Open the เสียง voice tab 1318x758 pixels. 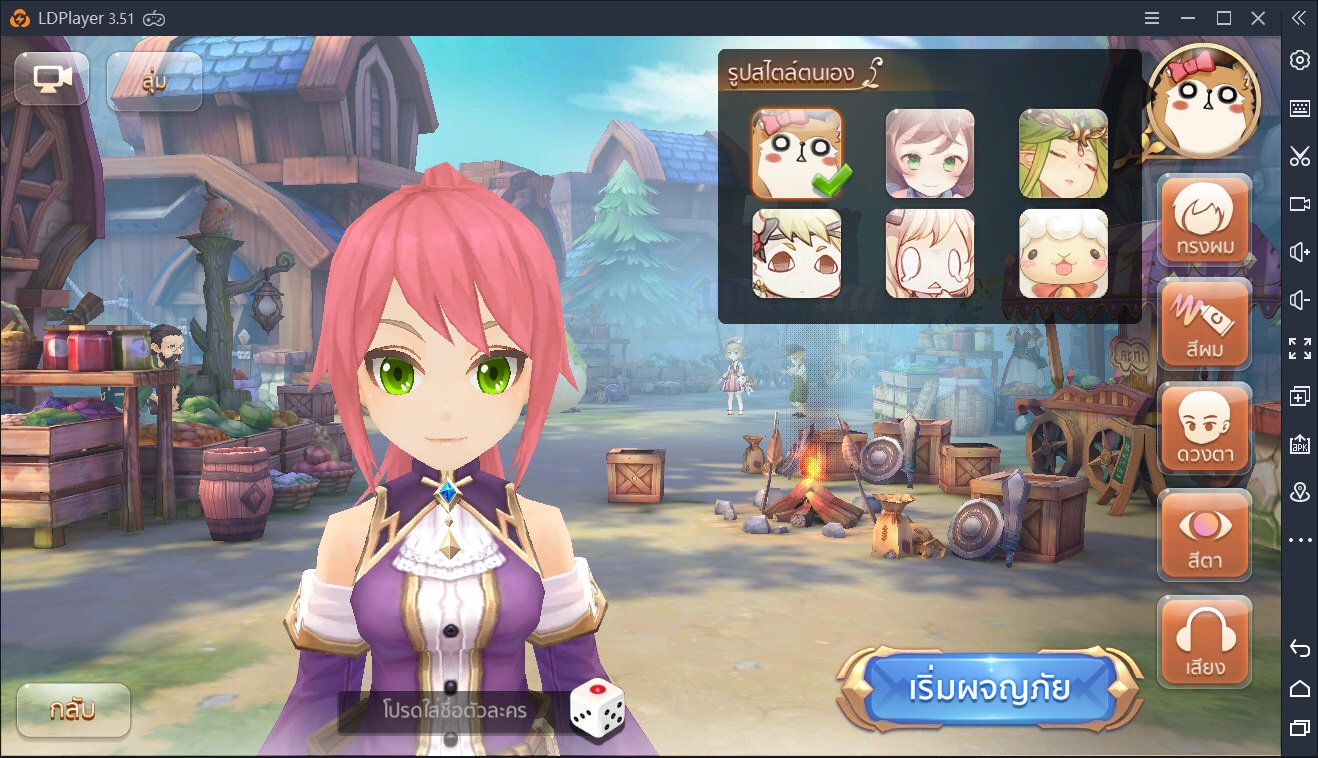point(1204,641)
